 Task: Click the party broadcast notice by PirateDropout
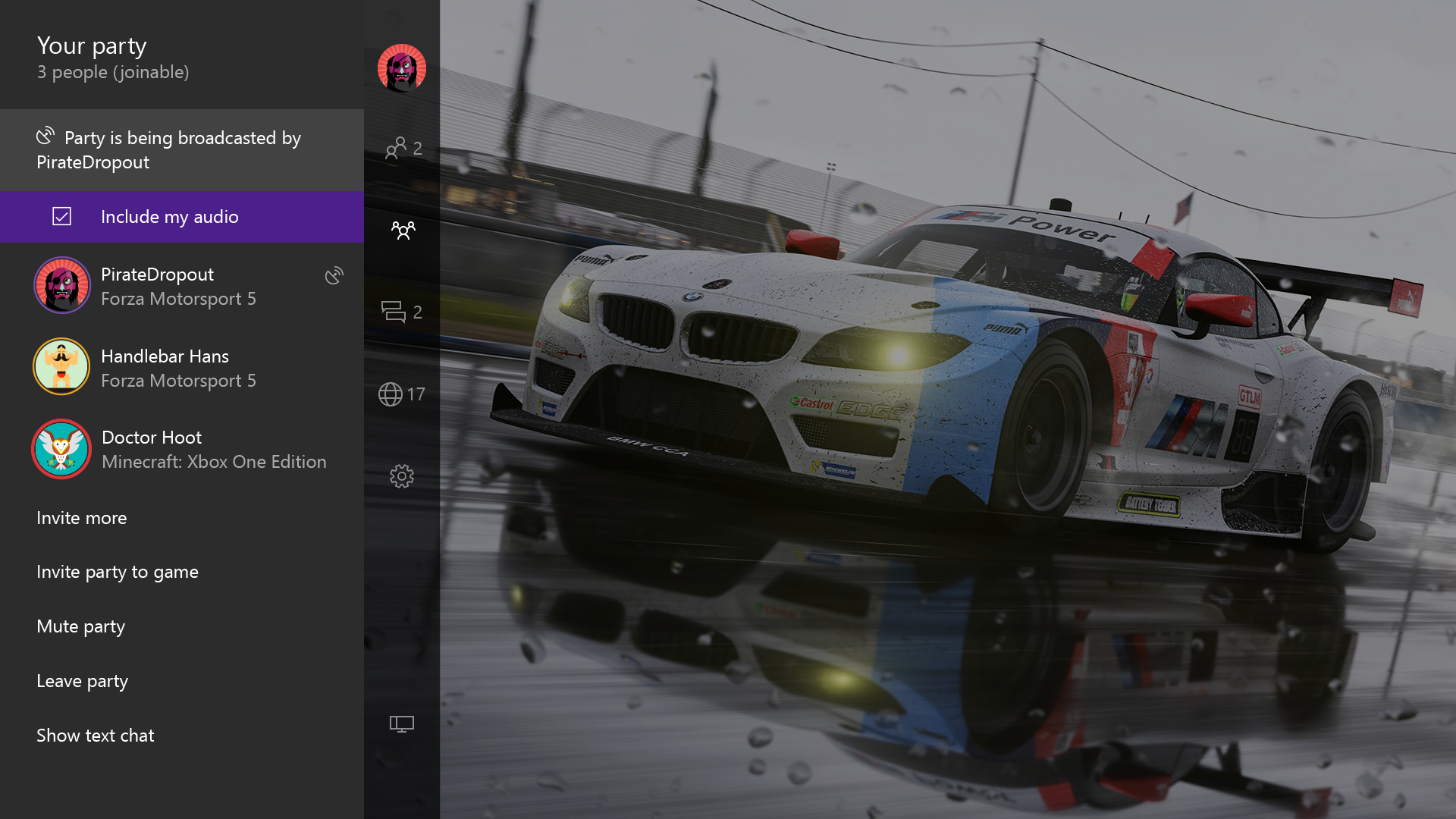(180, 150)
